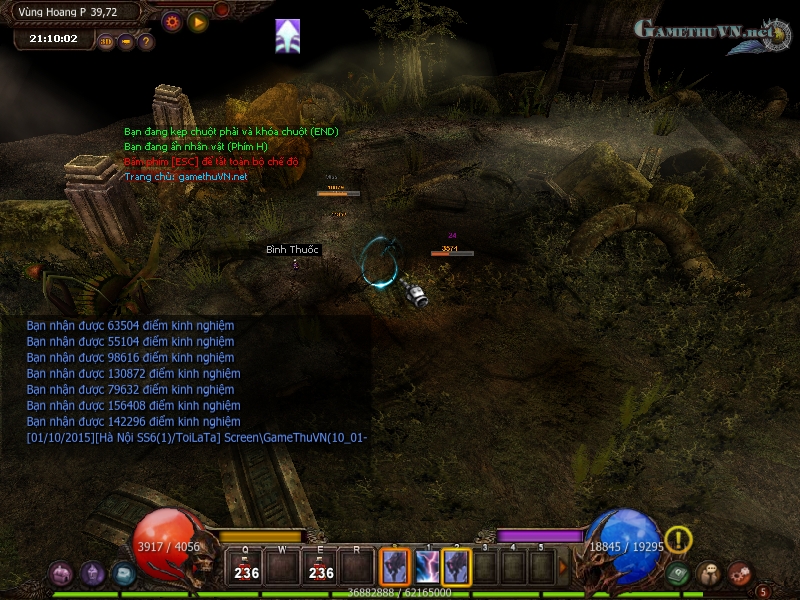Open the teal icon at bottom left

click(123, 573)
